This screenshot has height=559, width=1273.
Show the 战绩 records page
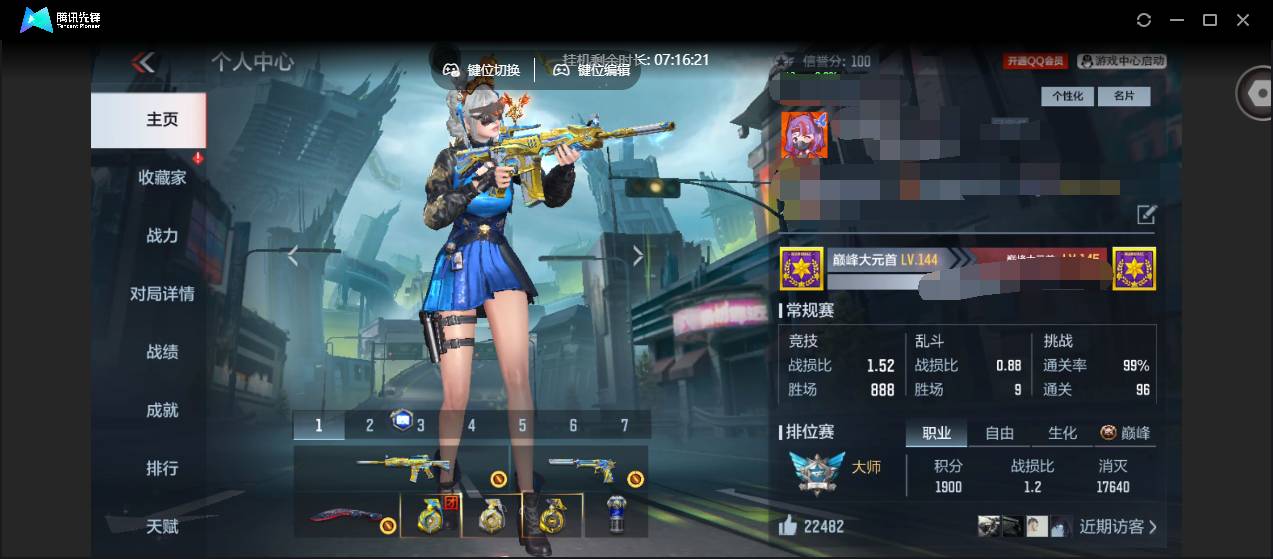click(162, 351)
